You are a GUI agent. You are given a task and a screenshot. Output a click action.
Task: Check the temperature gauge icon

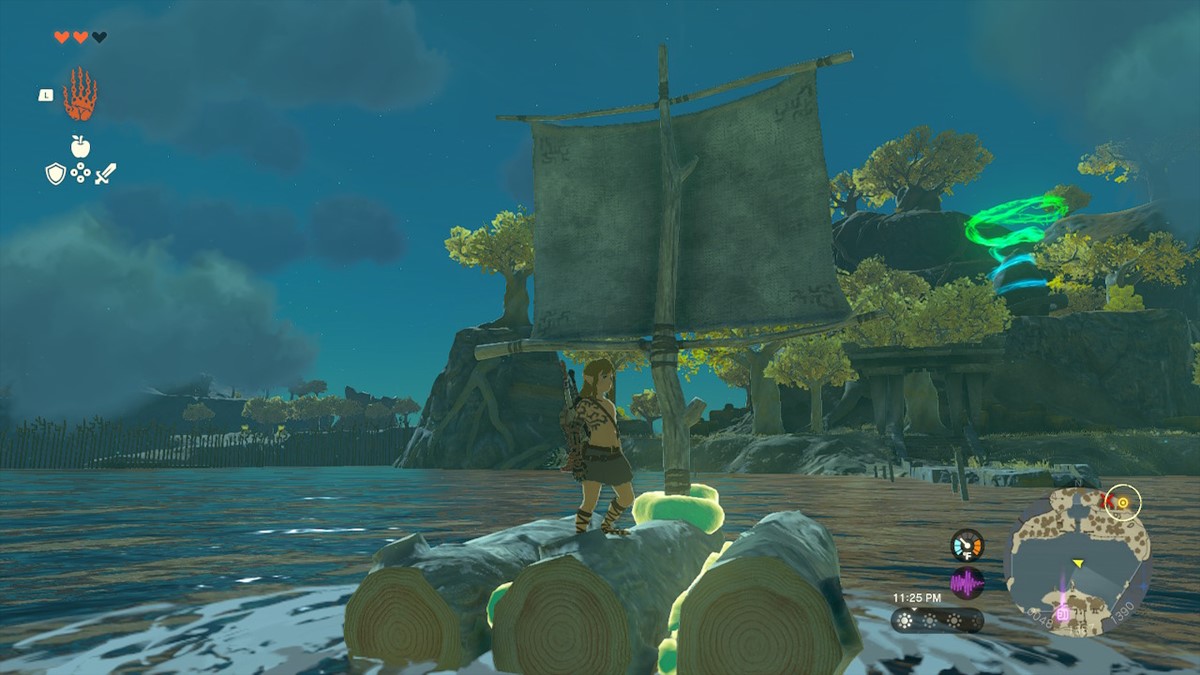pyautogui.click(x=967, y=545)
